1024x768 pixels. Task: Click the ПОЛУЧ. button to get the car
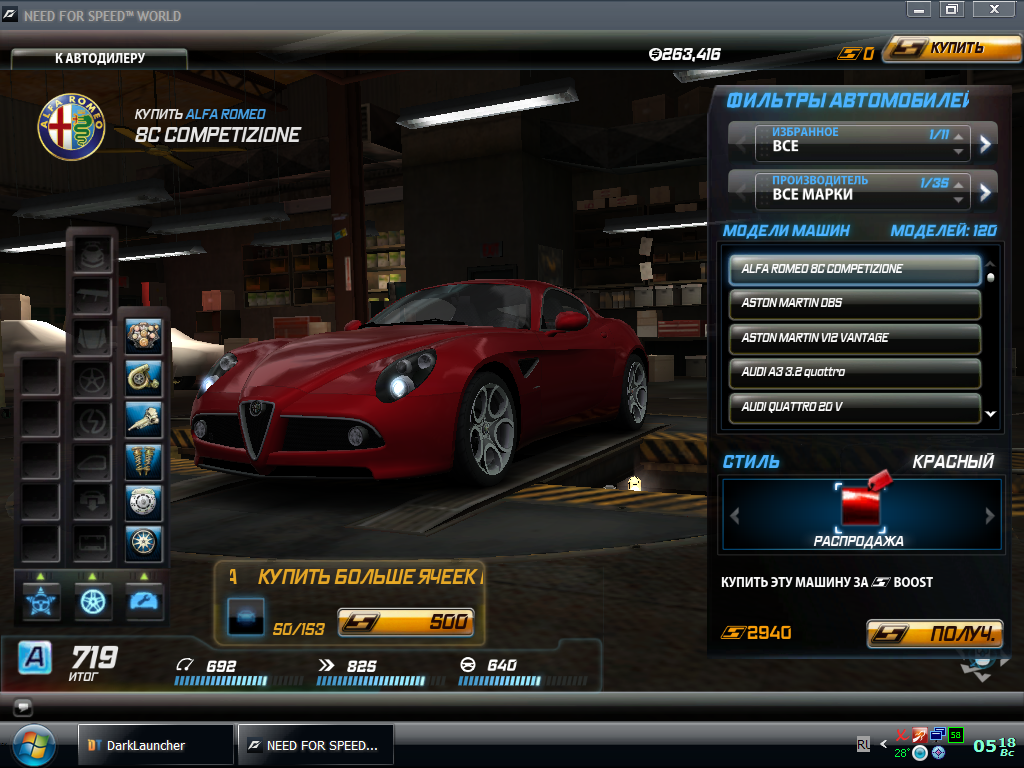pyautogui.click(x=934, y=634)
